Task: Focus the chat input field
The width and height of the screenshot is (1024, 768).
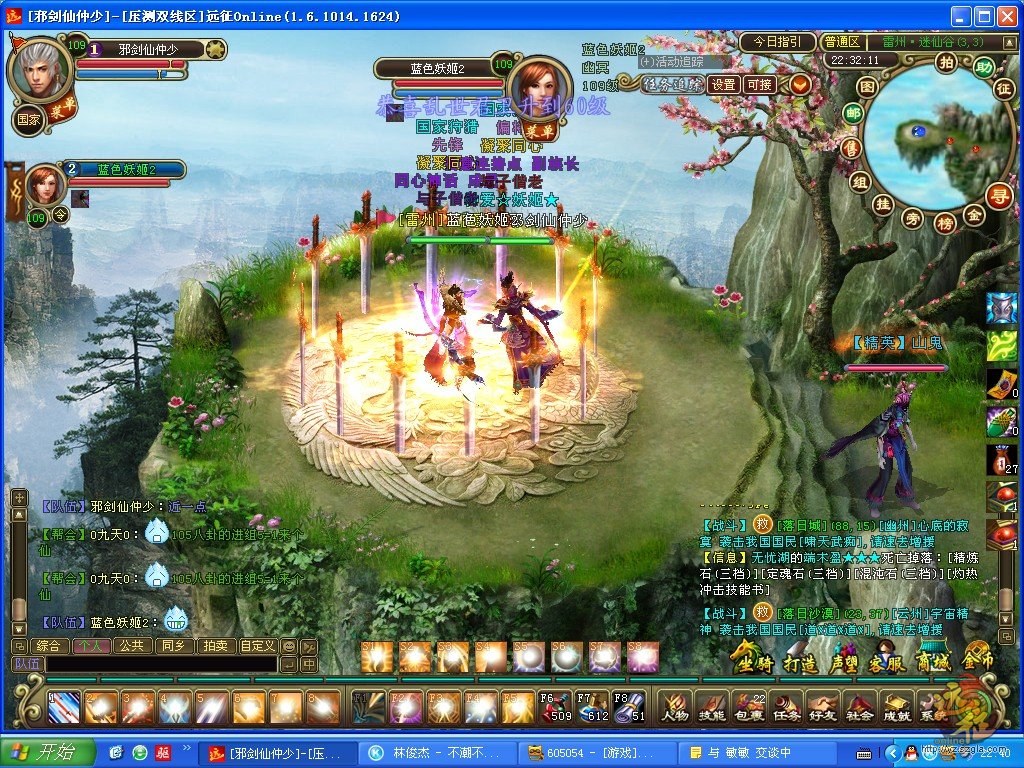Action: click(x=160, y=664)
